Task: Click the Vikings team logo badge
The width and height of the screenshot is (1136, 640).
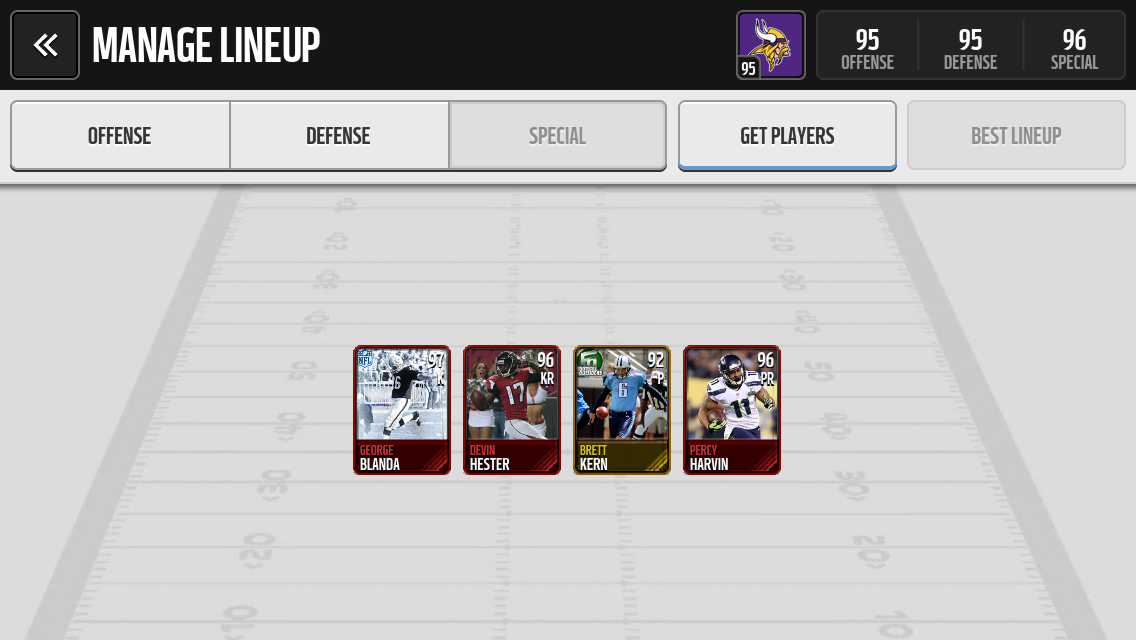Action: tap(770, 45)
